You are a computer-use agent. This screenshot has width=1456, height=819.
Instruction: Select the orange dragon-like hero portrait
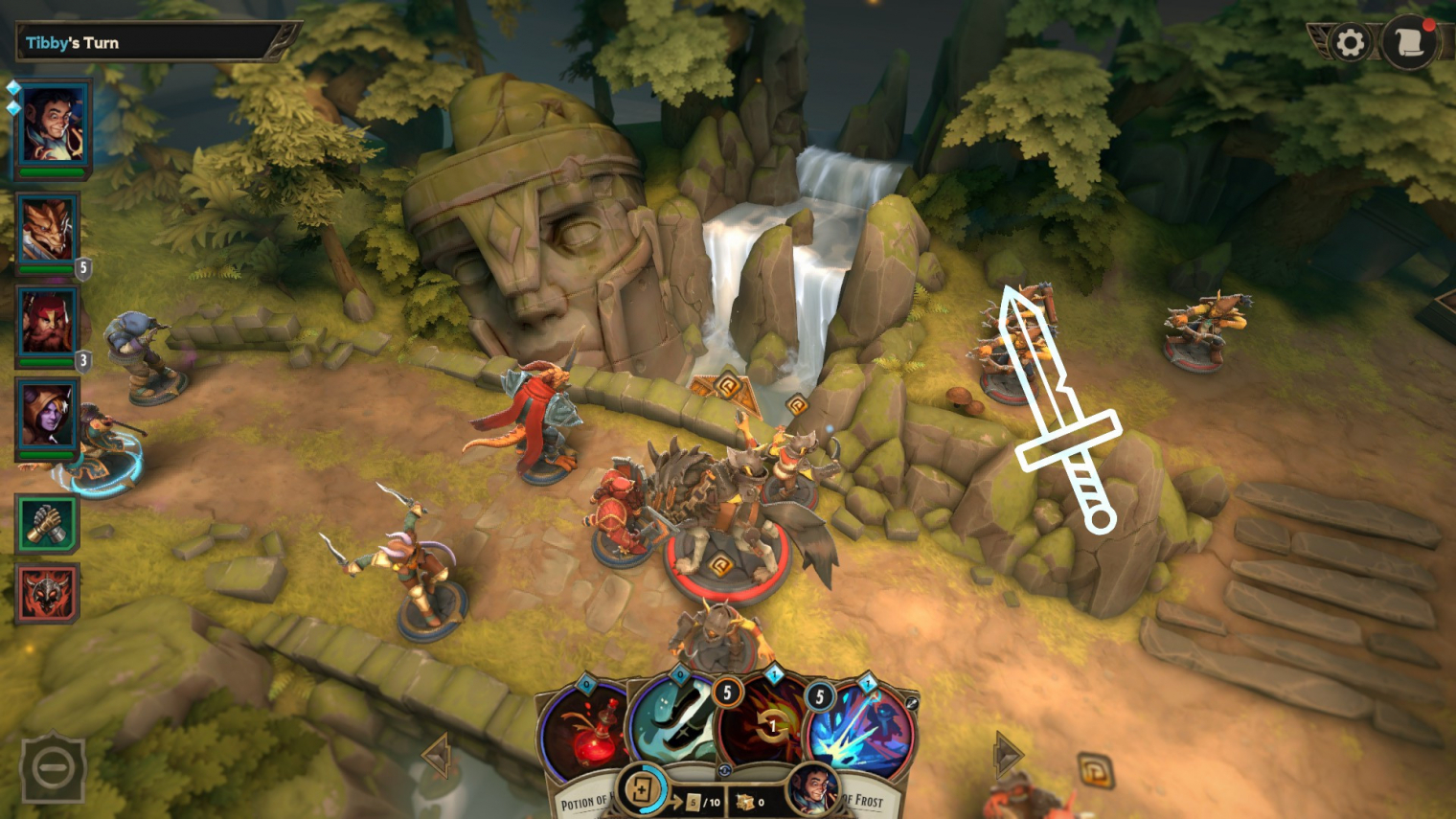(x=46, y=230)
